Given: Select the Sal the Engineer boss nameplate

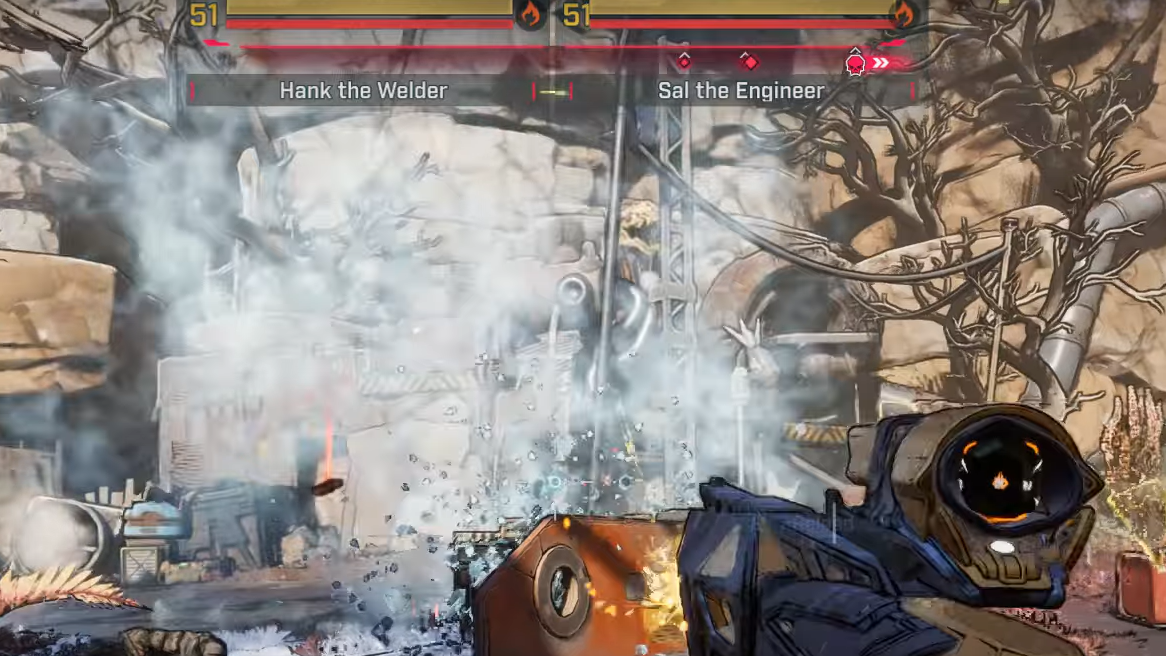Looking at the screenshot, I should [741, 91].
